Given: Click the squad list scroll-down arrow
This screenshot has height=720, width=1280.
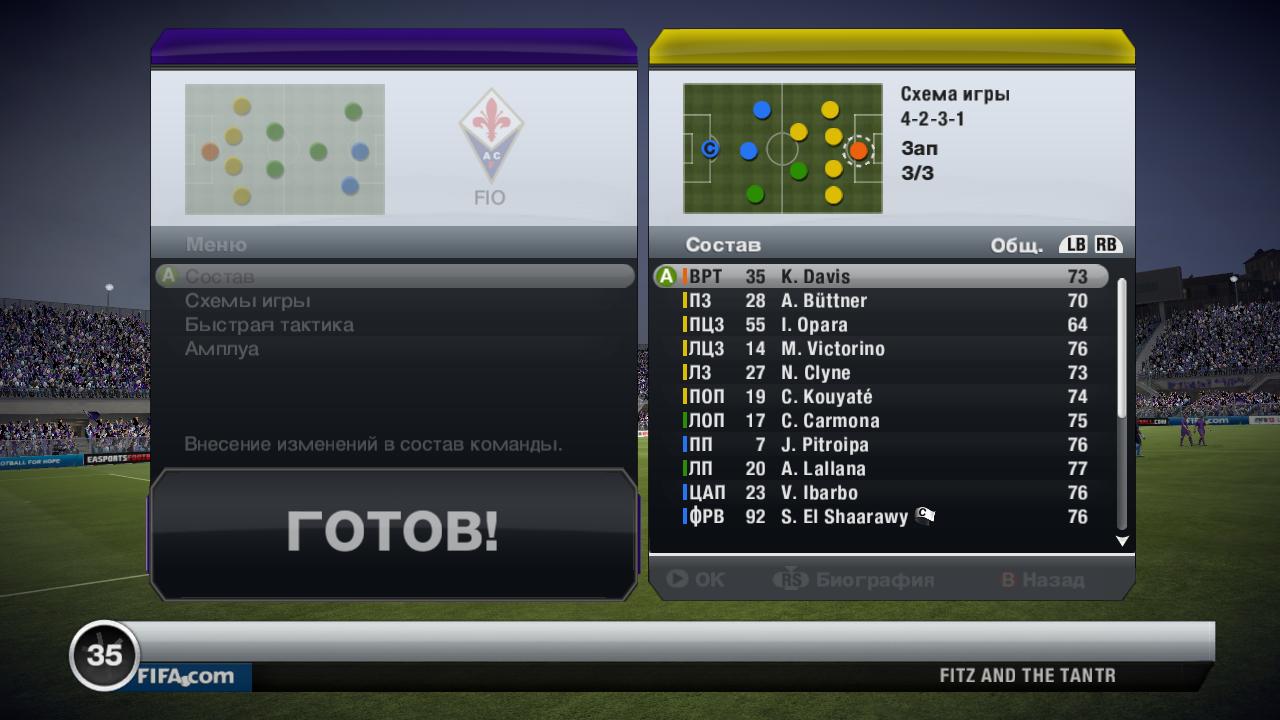Looking at the screenshot, I should 1122,541.
